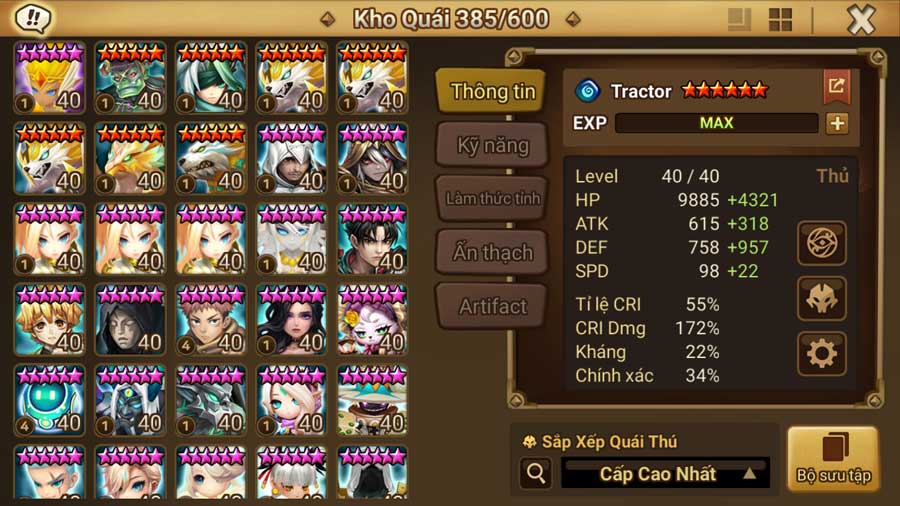
Task: Click the left arrow beside Kho Quái title
Action: coord(327,19)
